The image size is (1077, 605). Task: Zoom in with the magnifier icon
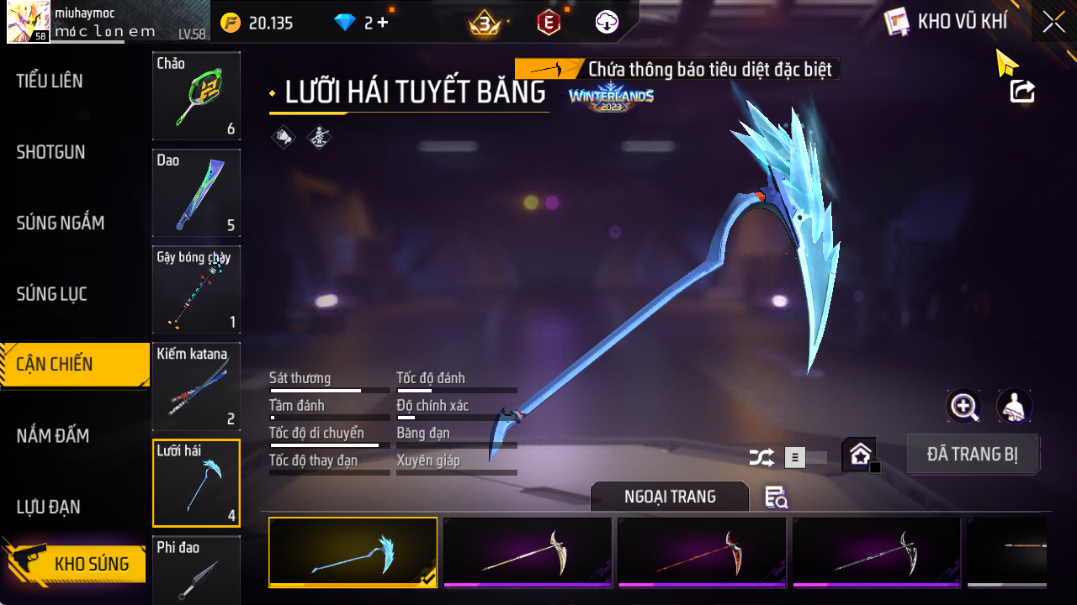[964, 406]
